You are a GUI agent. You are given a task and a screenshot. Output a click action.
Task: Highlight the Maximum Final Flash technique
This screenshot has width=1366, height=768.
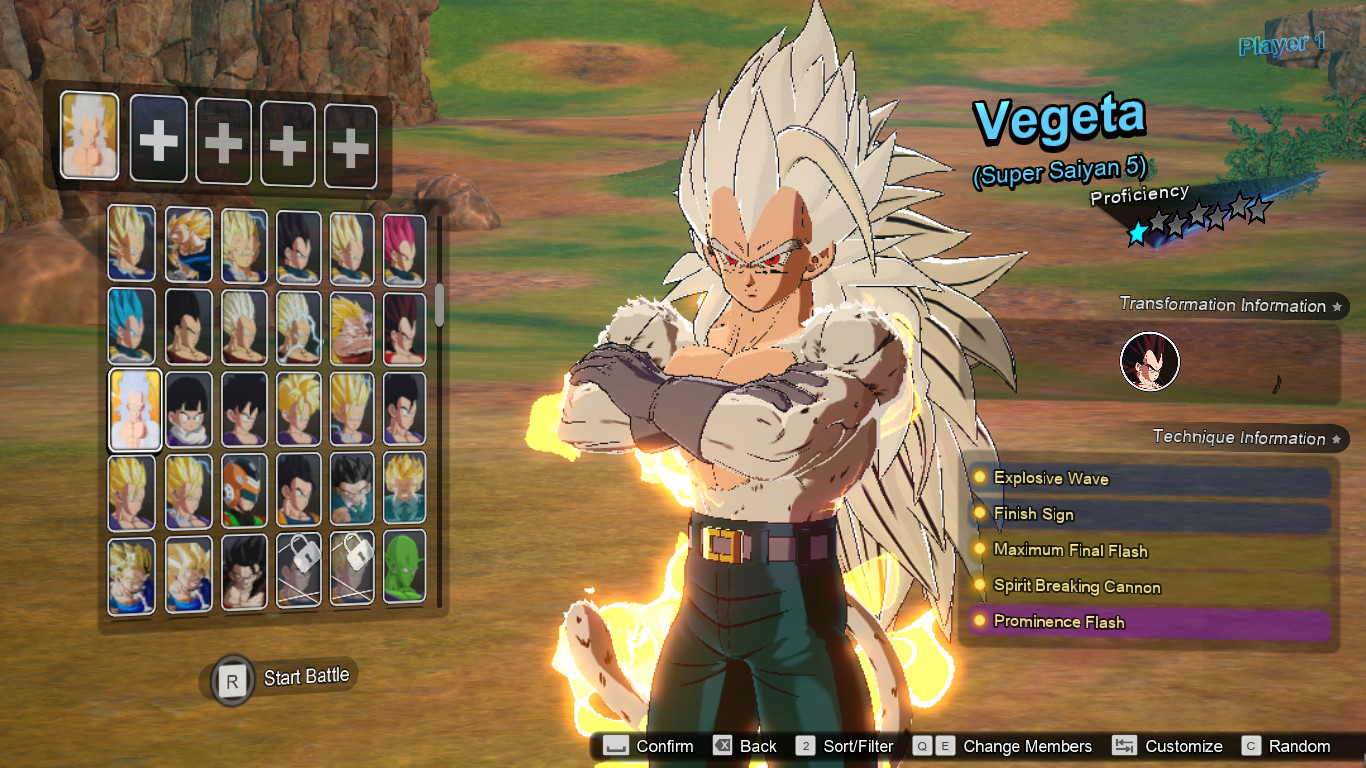click(x=1148, y=551)
